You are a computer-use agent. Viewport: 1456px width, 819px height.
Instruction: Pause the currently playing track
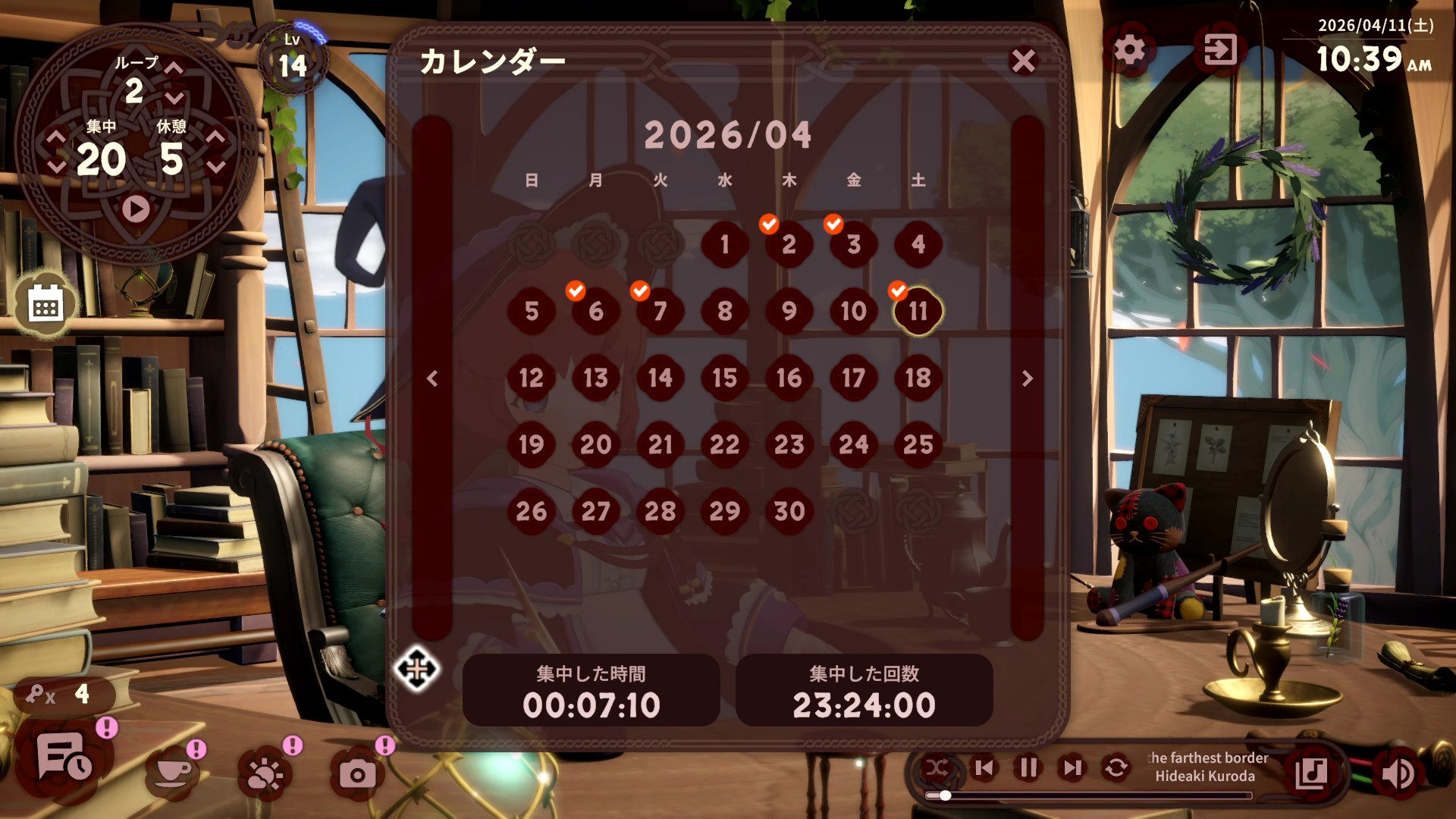point(1028,768)
